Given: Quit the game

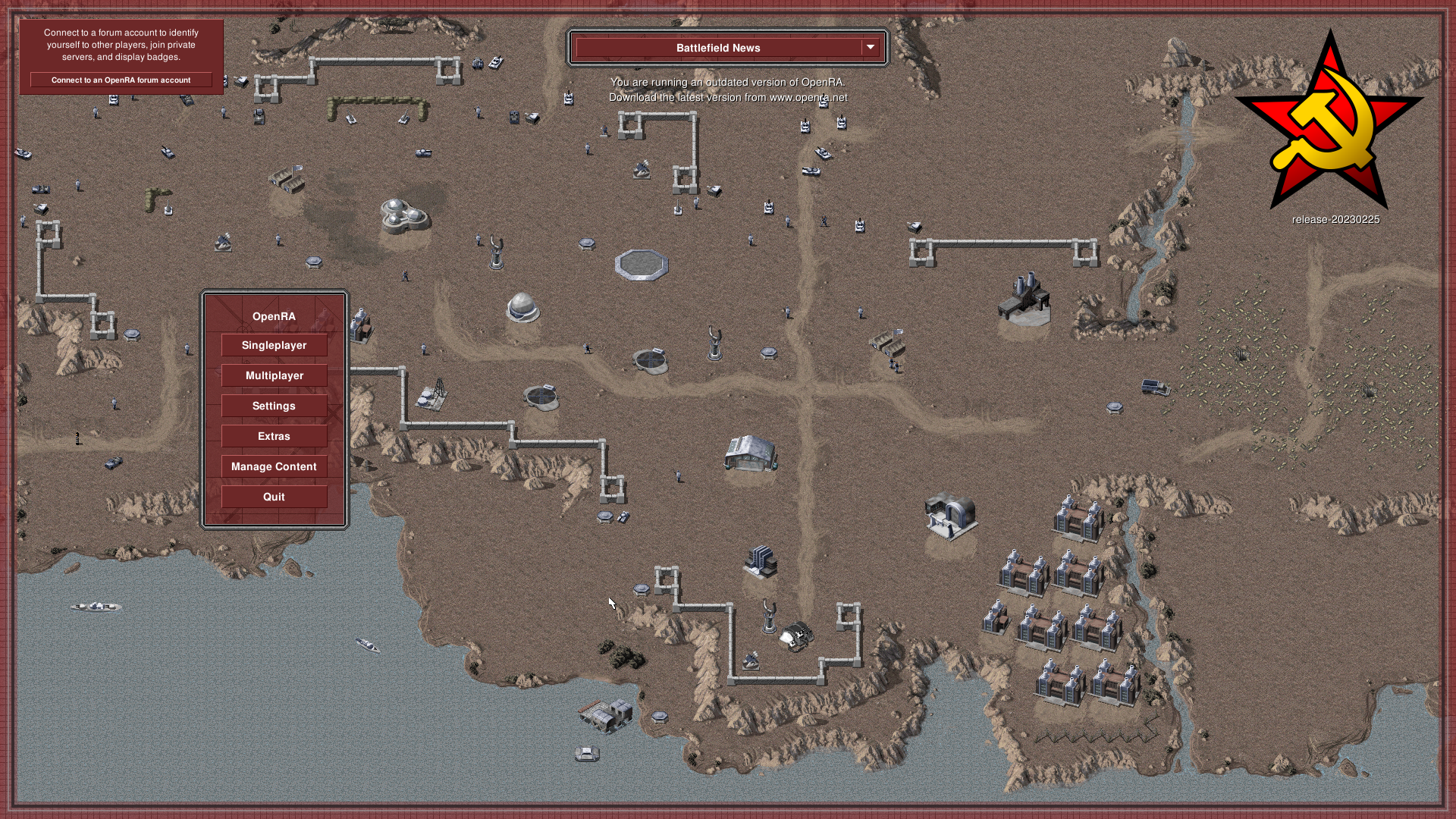Looking at the screenshot, I should point(274,497).
